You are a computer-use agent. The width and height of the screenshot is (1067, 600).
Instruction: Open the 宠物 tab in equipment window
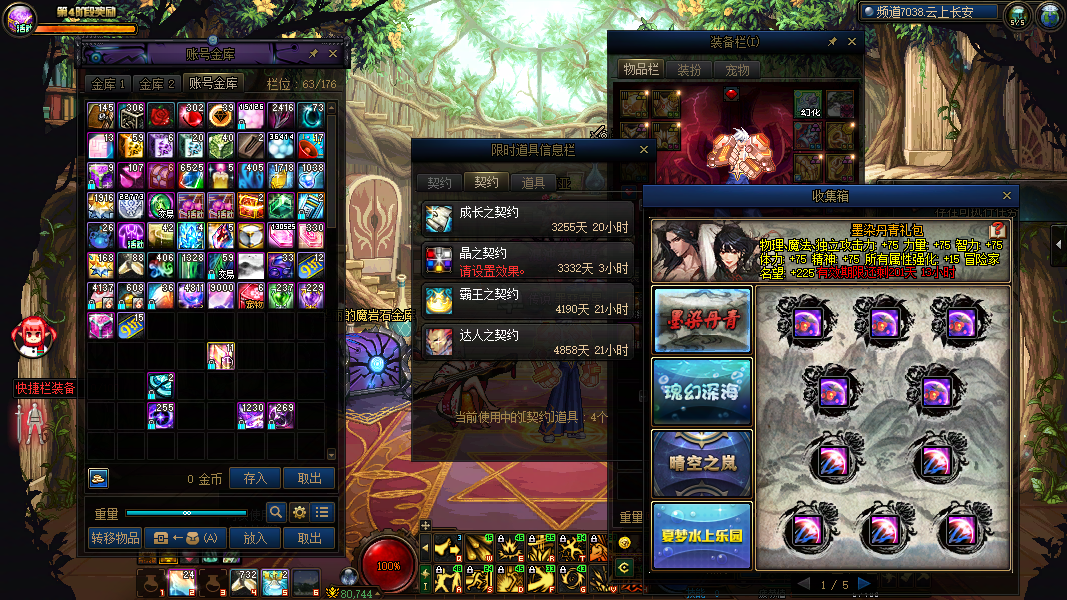tap(737, 70)
